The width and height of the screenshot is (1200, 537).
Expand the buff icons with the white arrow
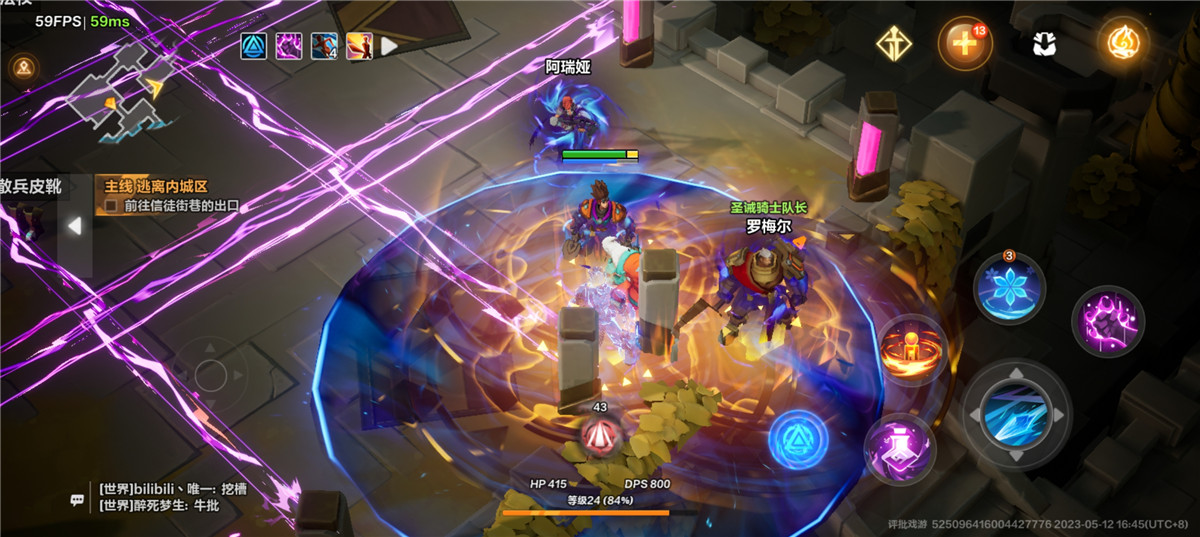pos(389,46)
